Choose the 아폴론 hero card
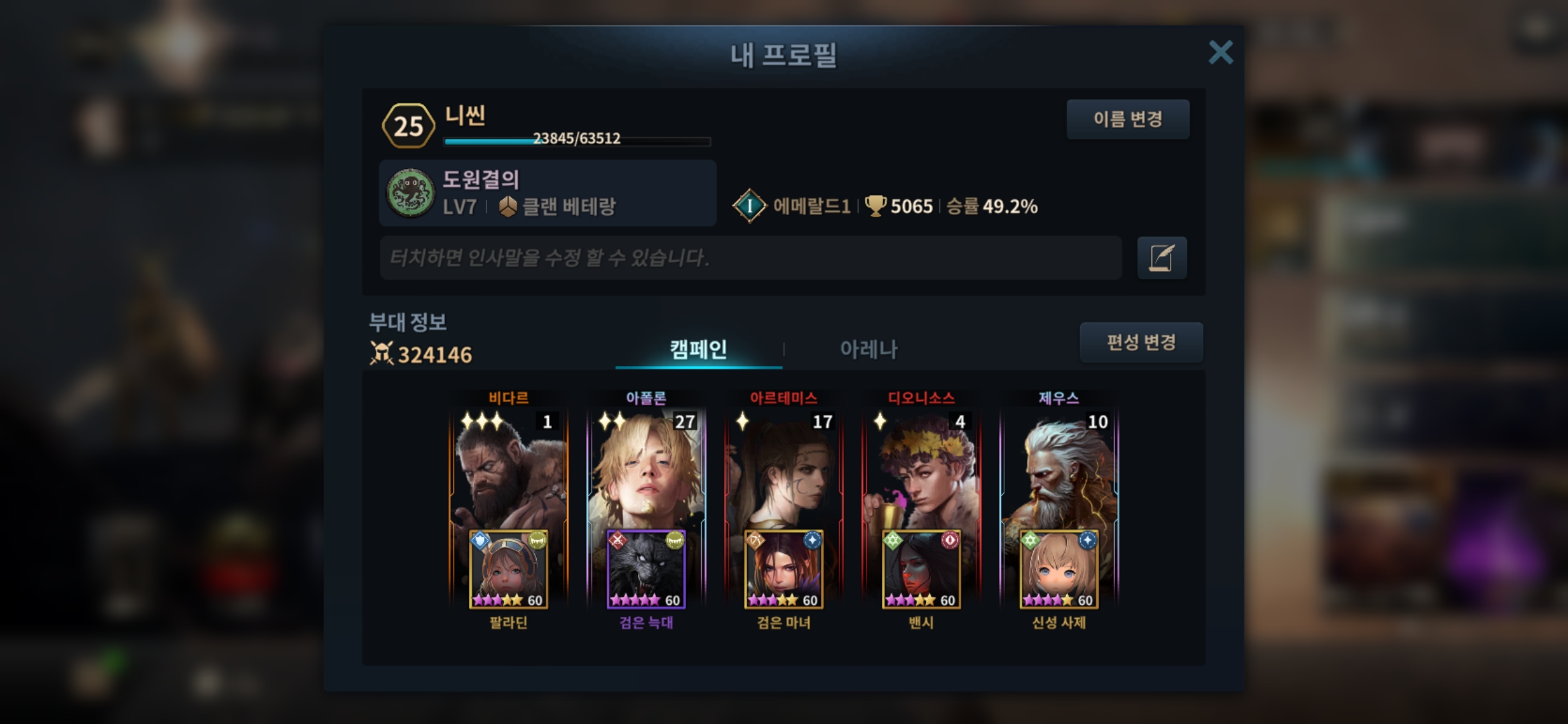The width and height of the screenshot is (1568, 724). (646, 469)
